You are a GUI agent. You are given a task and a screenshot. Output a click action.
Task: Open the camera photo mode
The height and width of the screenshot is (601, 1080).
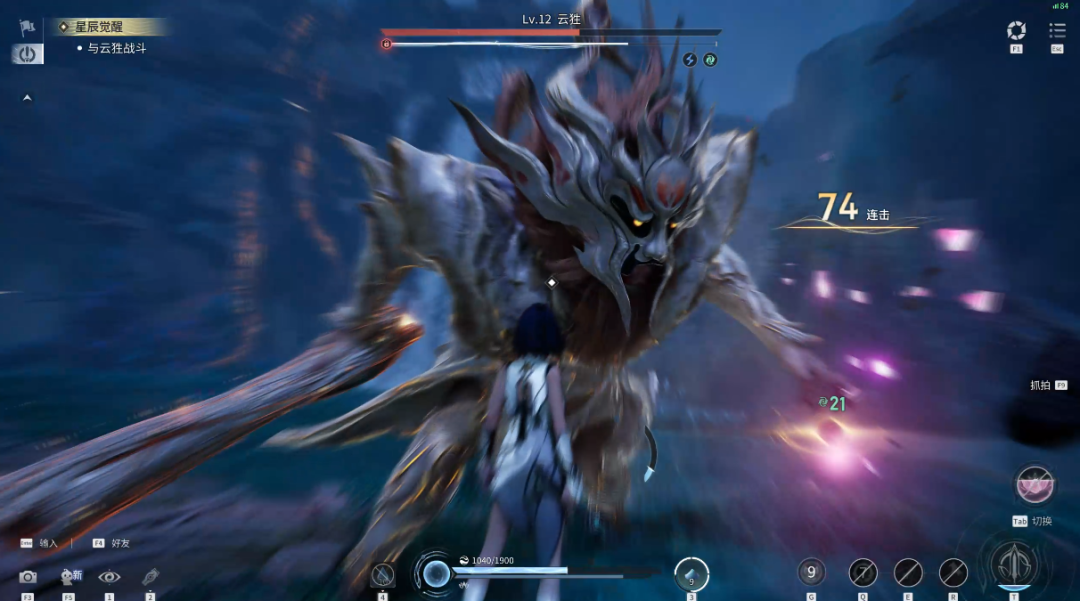click(x=27, y=577)
